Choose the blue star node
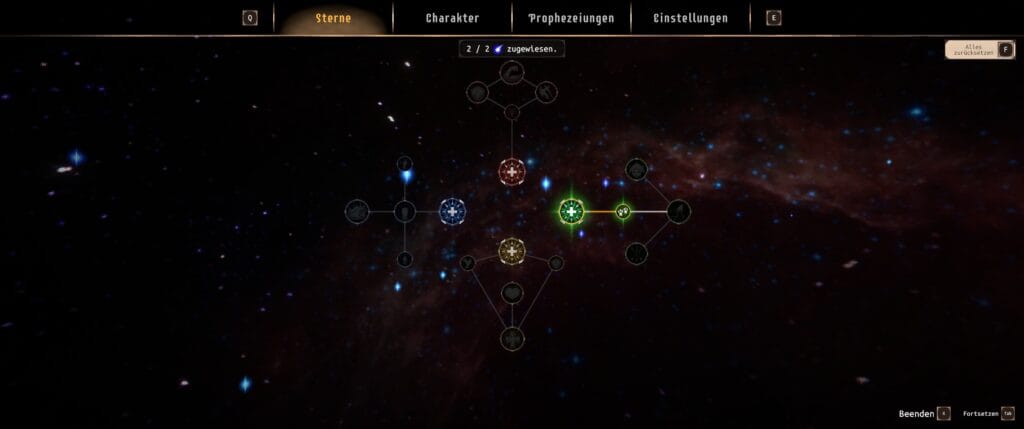 coord(452,211)
